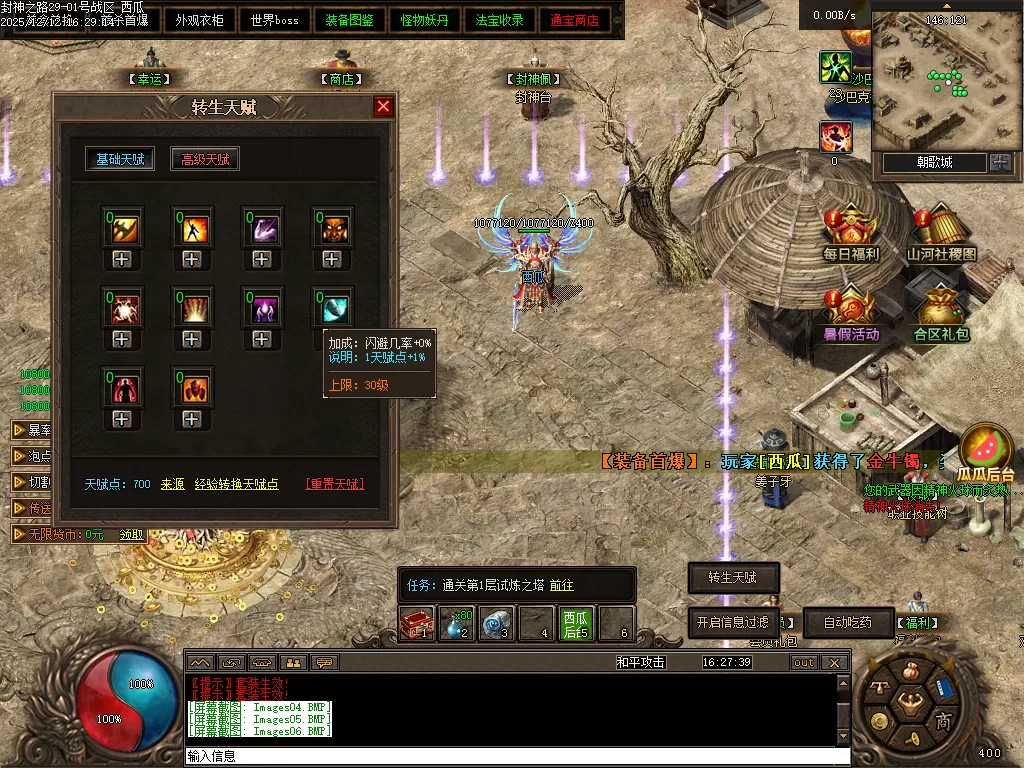This screenshot has height=768, width=1024.
Task: Click the 重置天赋 reset link
Action: tap(335, 484)
